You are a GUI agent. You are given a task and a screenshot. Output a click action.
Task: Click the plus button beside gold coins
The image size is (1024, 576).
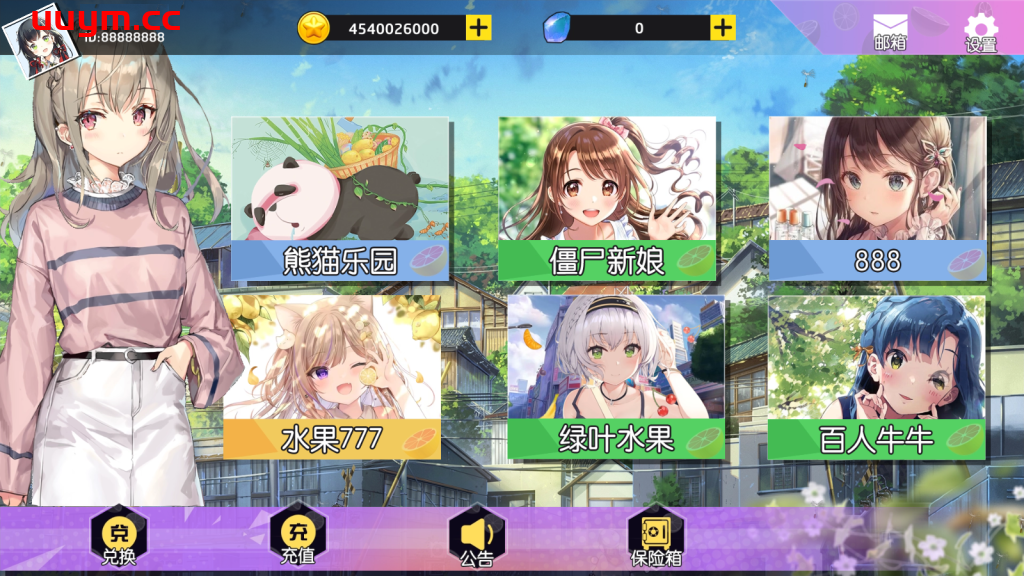pyautogui.click(x=479, y=28)
